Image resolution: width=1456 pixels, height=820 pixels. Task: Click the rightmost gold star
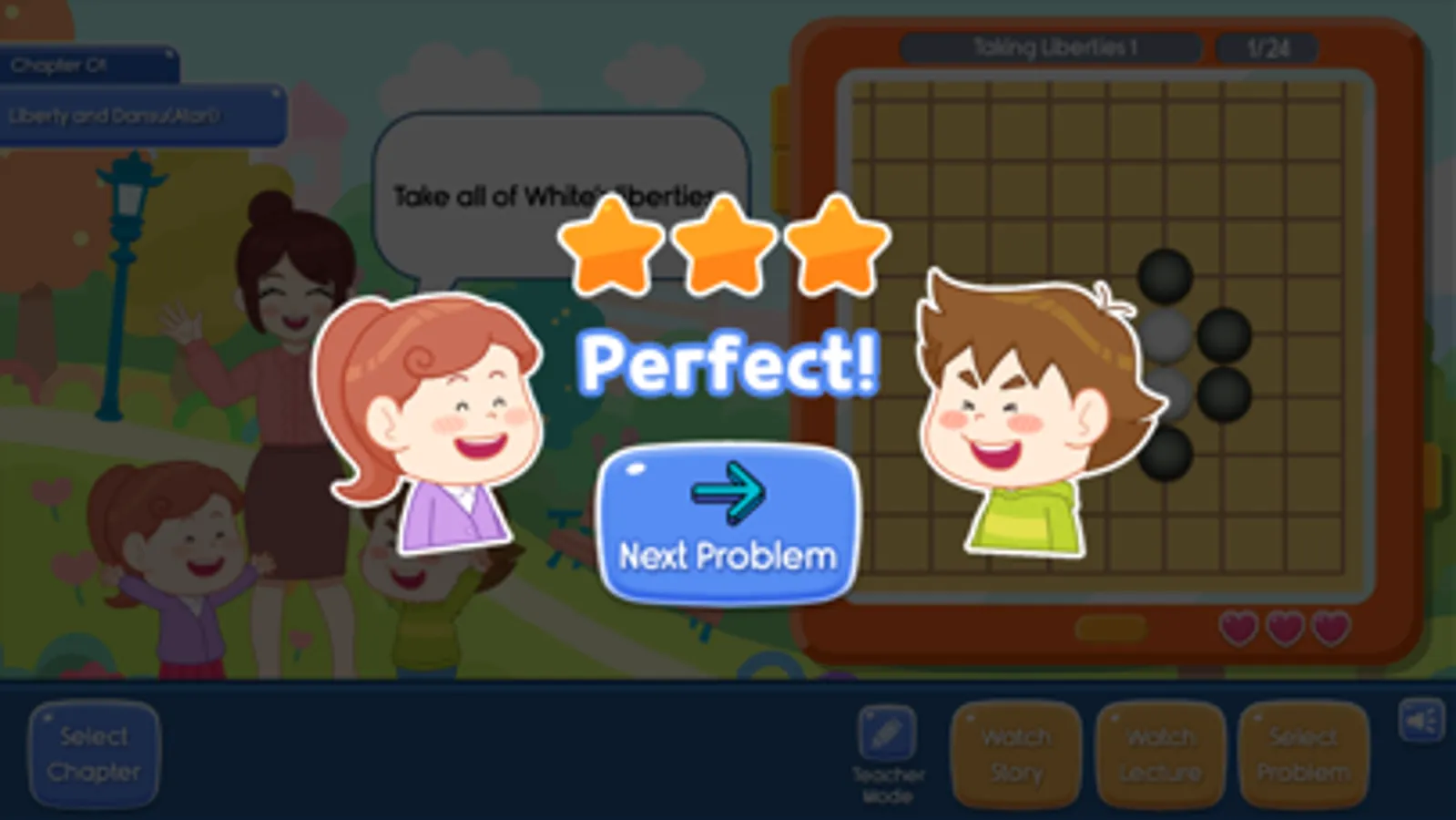[x=838, y=246]
